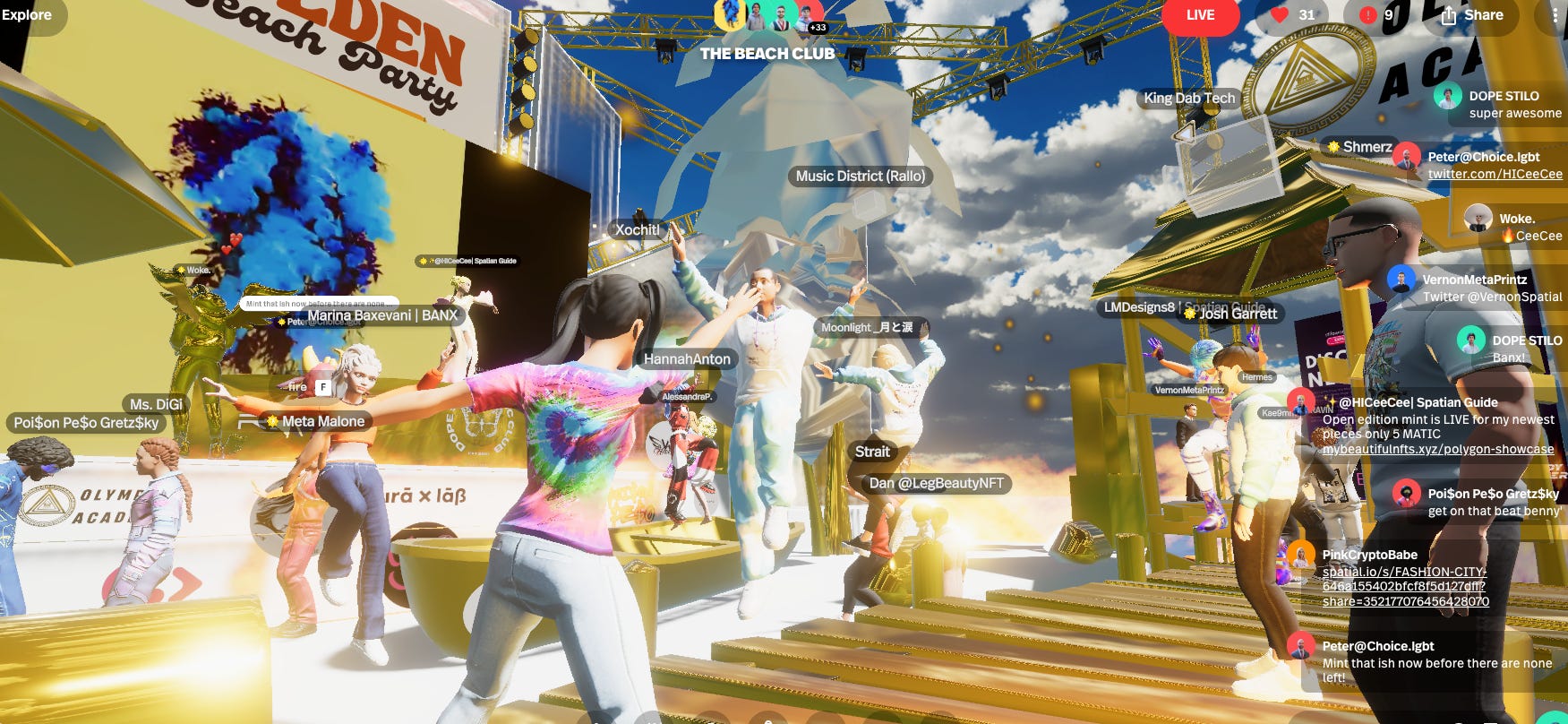Viewport: 1568px width, 724px height.
Task: Open PinkCryptoBabe's chat profile picture
Action: coord(1301,556)
